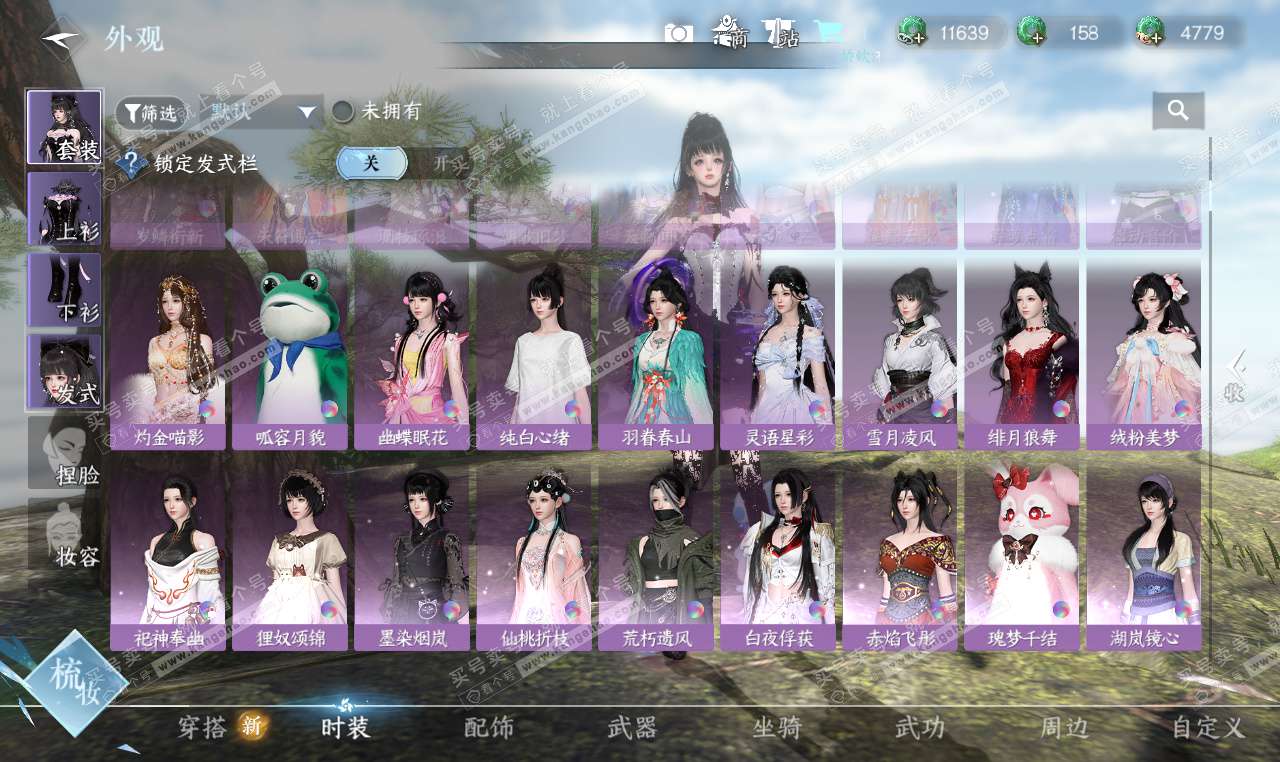Go back using the top-left arrow
The image size is (1280, 762).
pyautogui.click(x=59, y=38)
